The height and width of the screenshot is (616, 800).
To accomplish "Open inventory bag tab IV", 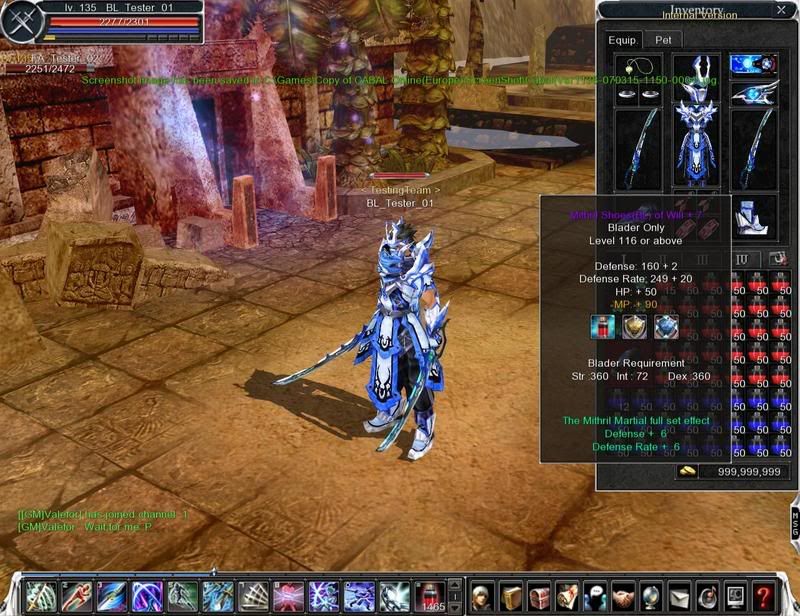I will click(741, 259).
